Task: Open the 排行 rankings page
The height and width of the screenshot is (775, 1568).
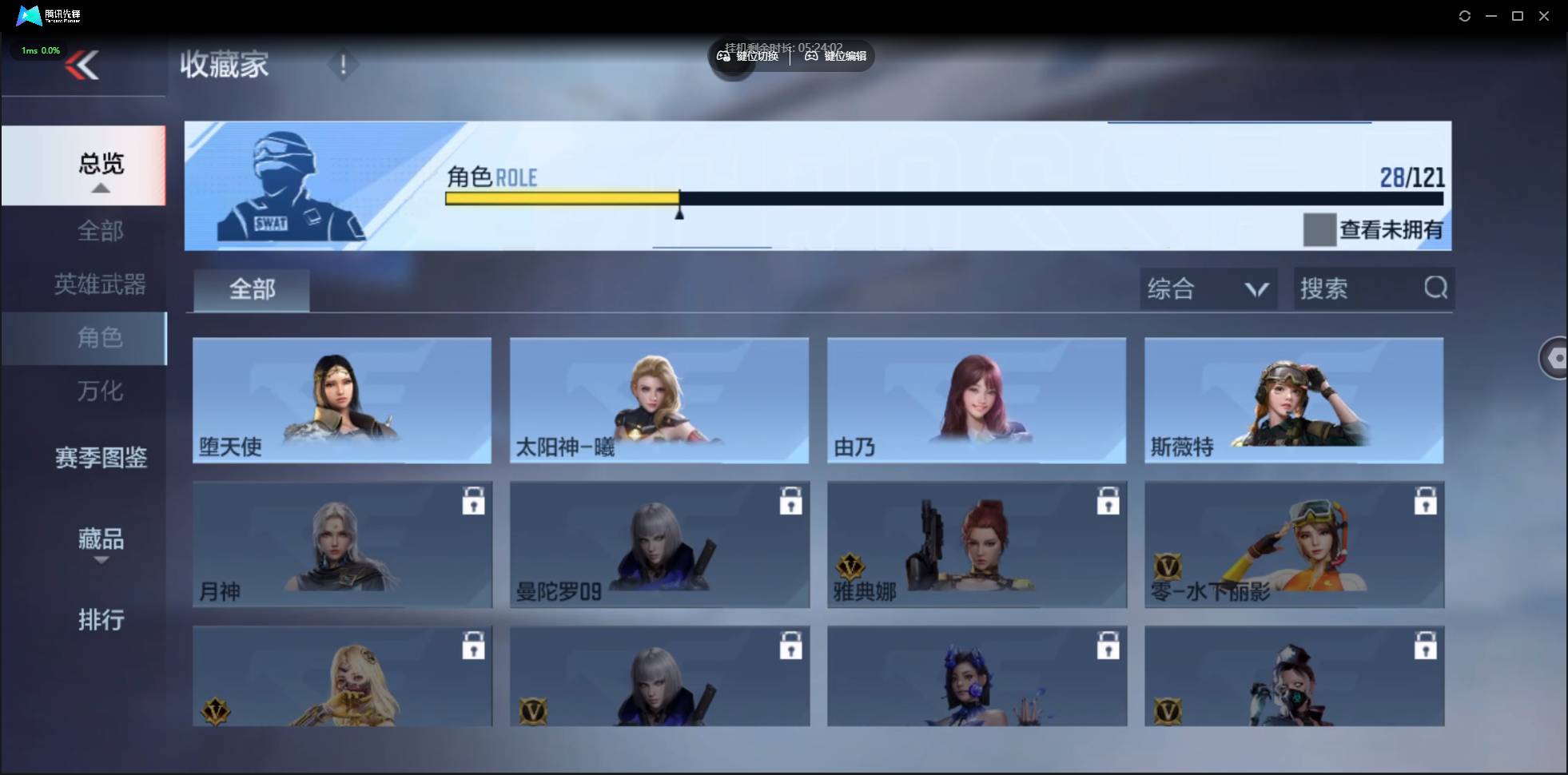Action: pyautogui.click(x=101, y=621)
